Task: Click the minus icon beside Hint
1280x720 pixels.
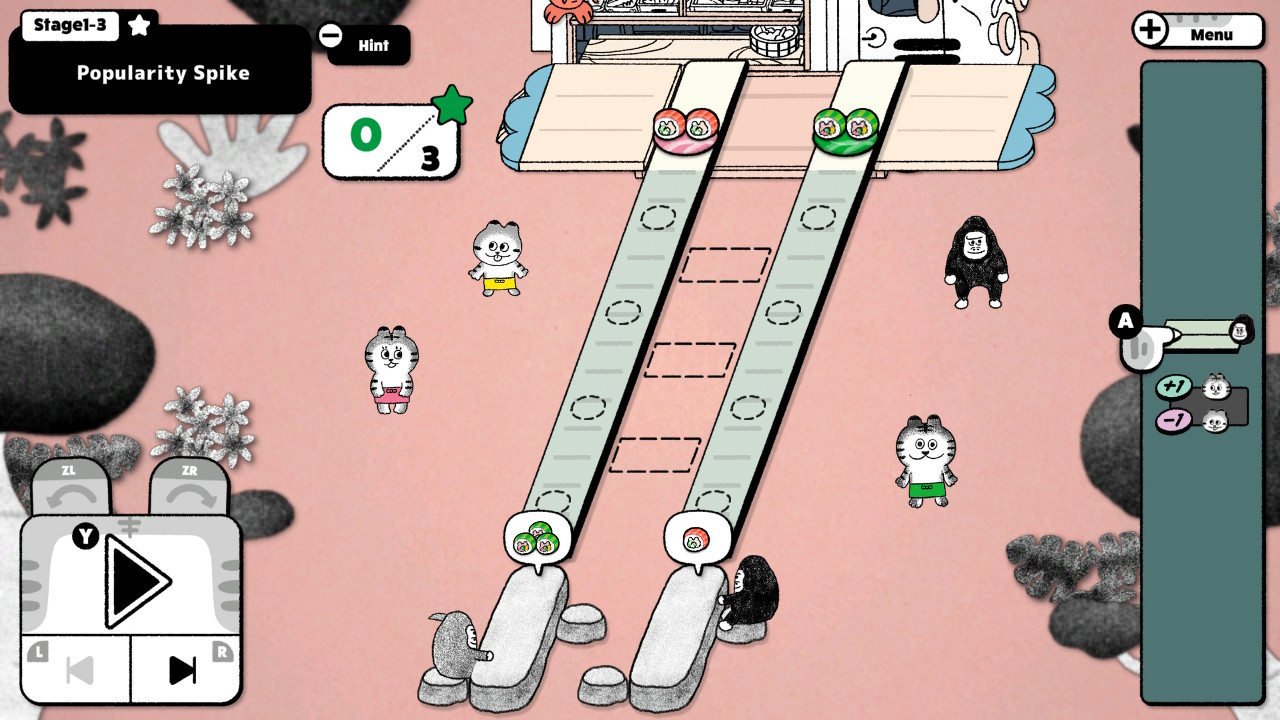Action: [x=331, y=33]
